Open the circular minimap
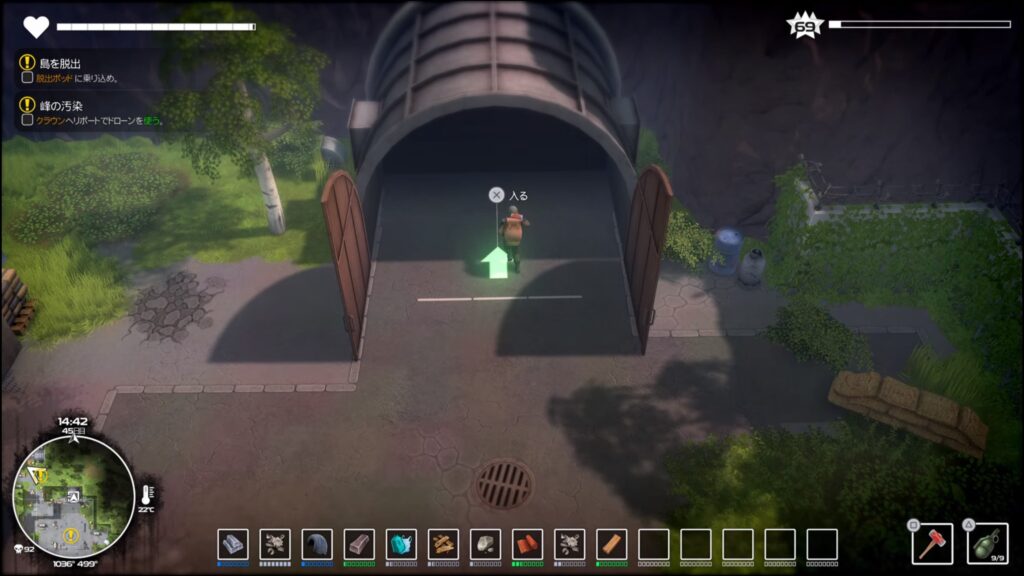The height and width of the screenshot is (576, 1024). coord(73,496)
